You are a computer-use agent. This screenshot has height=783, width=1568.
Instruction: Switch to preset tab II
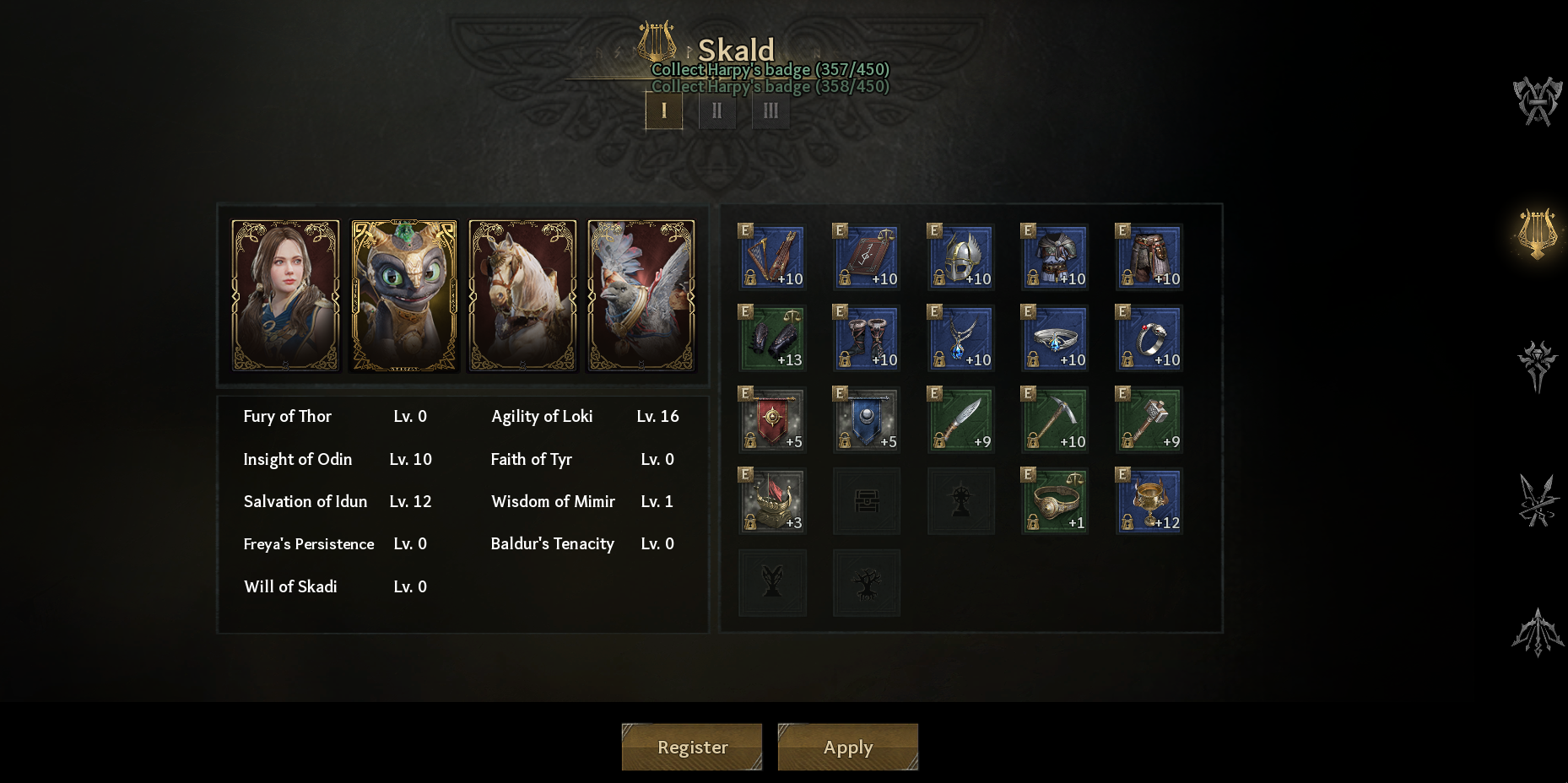(717, 111)
